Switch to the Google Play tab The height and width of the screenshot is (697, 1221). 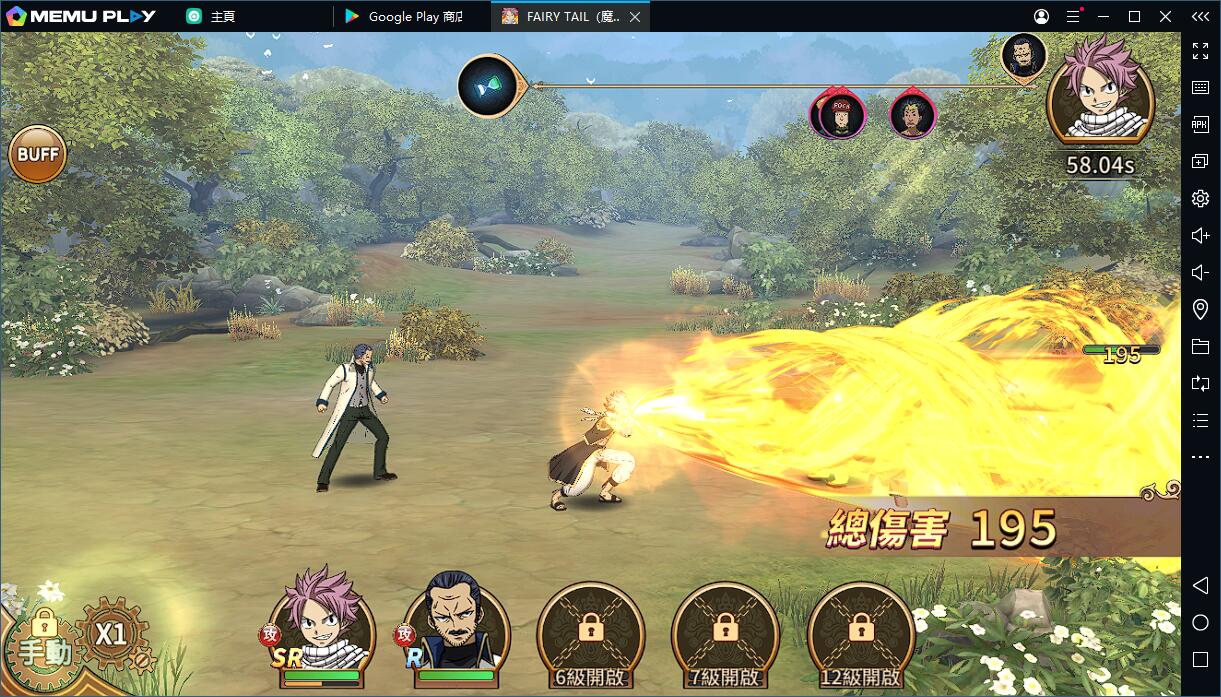pos(412,17)
